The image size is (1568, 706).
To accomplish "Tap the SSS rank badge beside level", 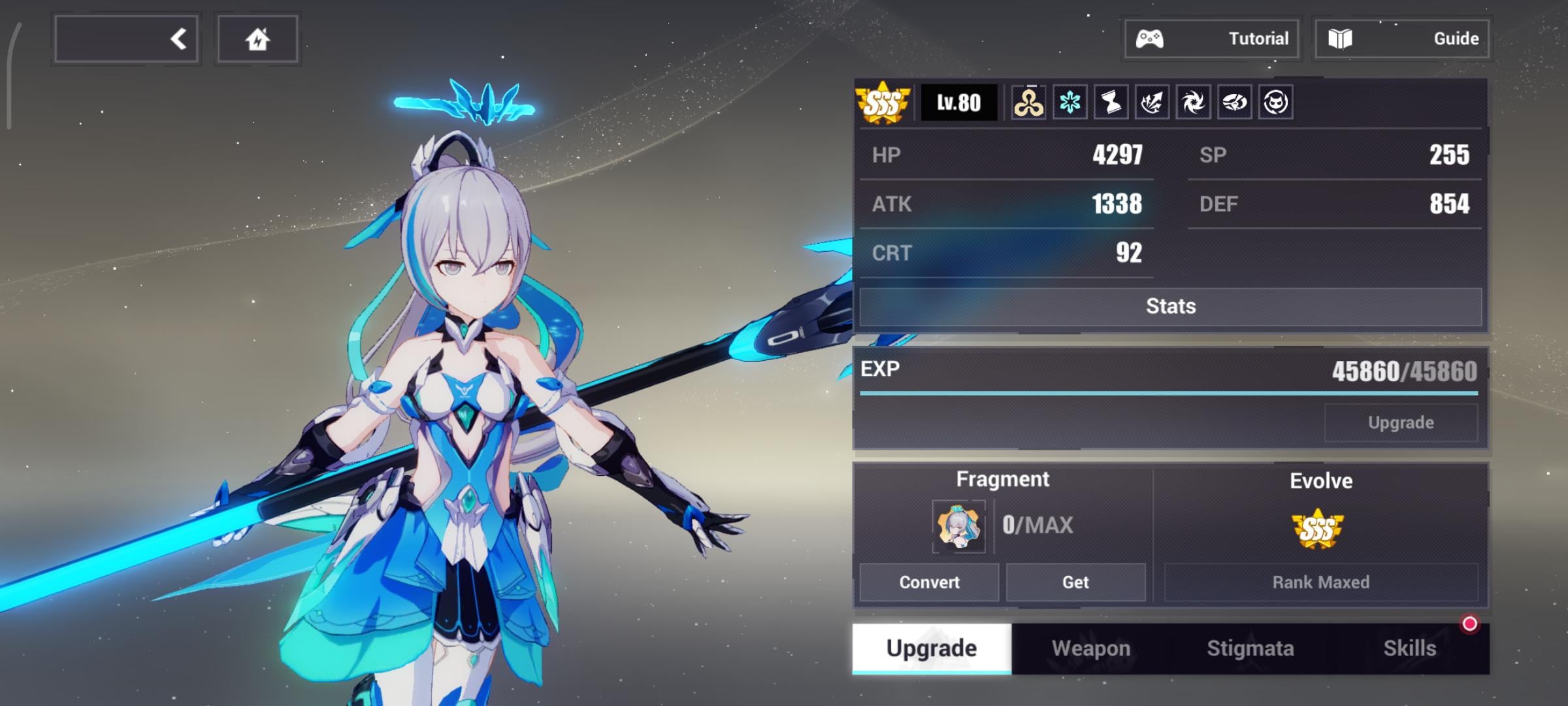I will tap(883, 103).
